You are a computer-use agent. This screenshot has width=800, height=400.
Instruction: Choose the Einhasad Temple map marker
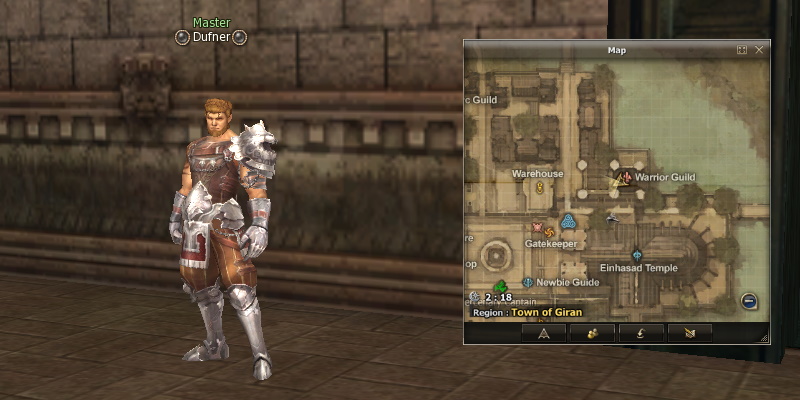pyautogui.click(x=638, y=255)
